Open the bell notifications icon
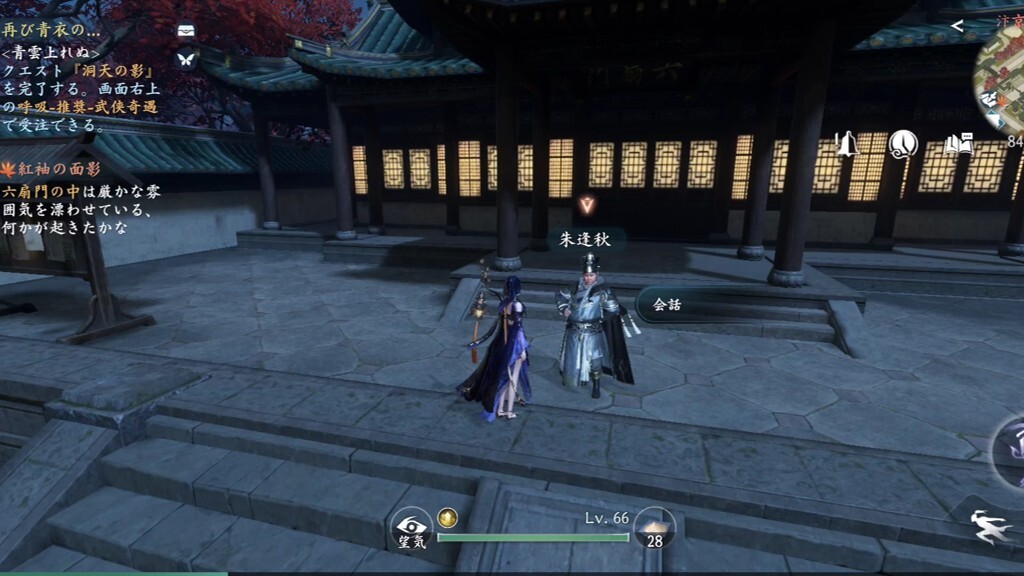Screen dimensions: 1024x576 tap(847, 145)
